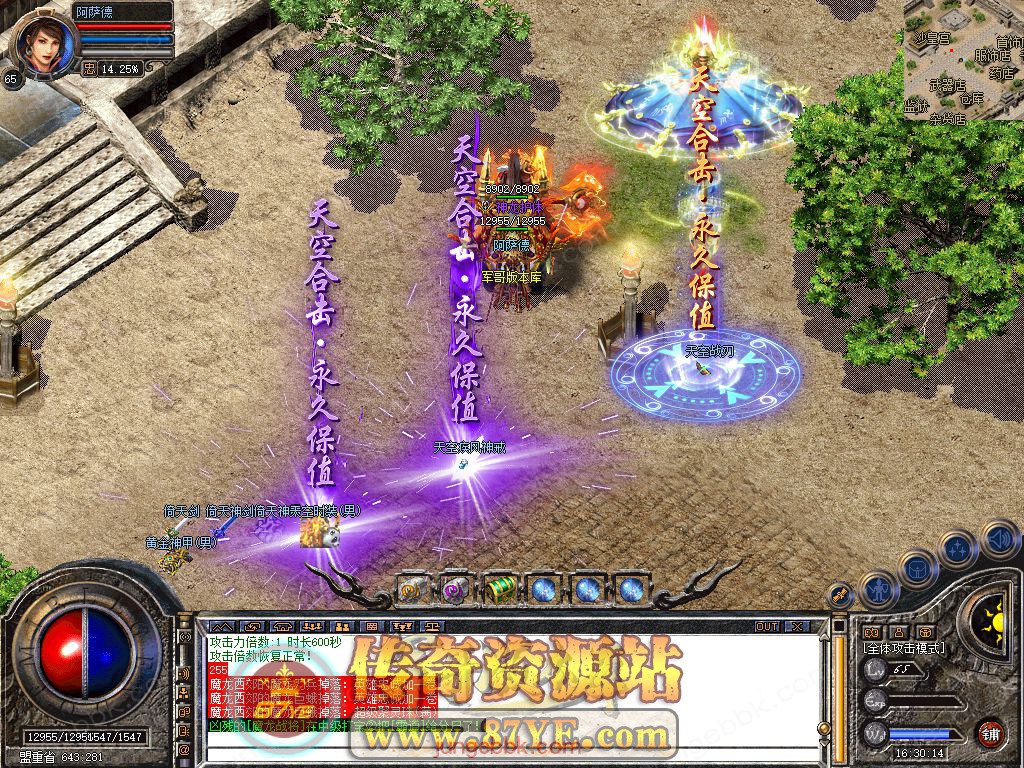
Task: Toggle sound with the speaker button
Action: coord(998,540)
